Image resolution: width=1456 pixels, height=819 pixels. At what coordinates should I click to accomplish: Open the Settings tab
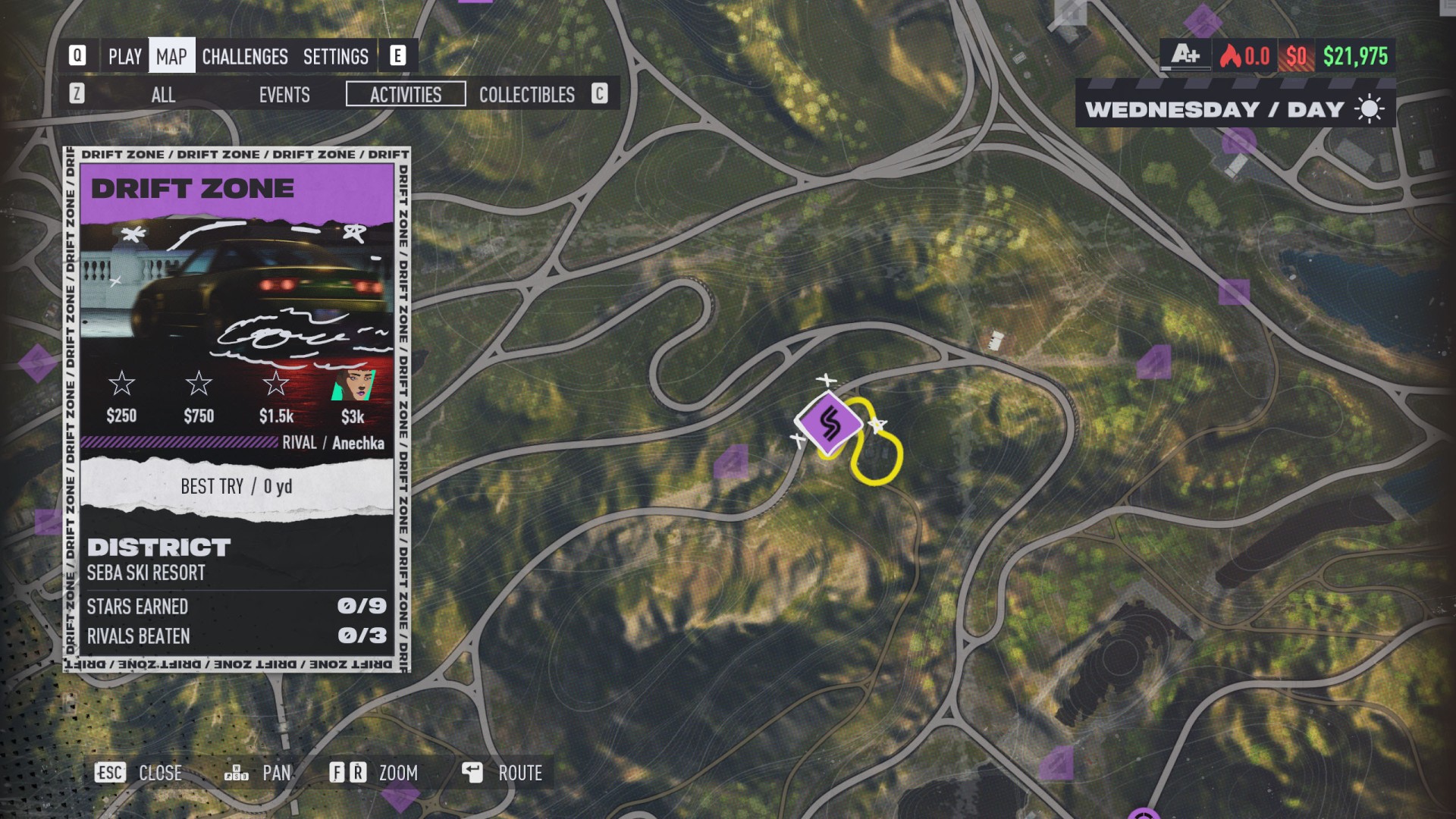pyautogui.click(x=335, y=57)
